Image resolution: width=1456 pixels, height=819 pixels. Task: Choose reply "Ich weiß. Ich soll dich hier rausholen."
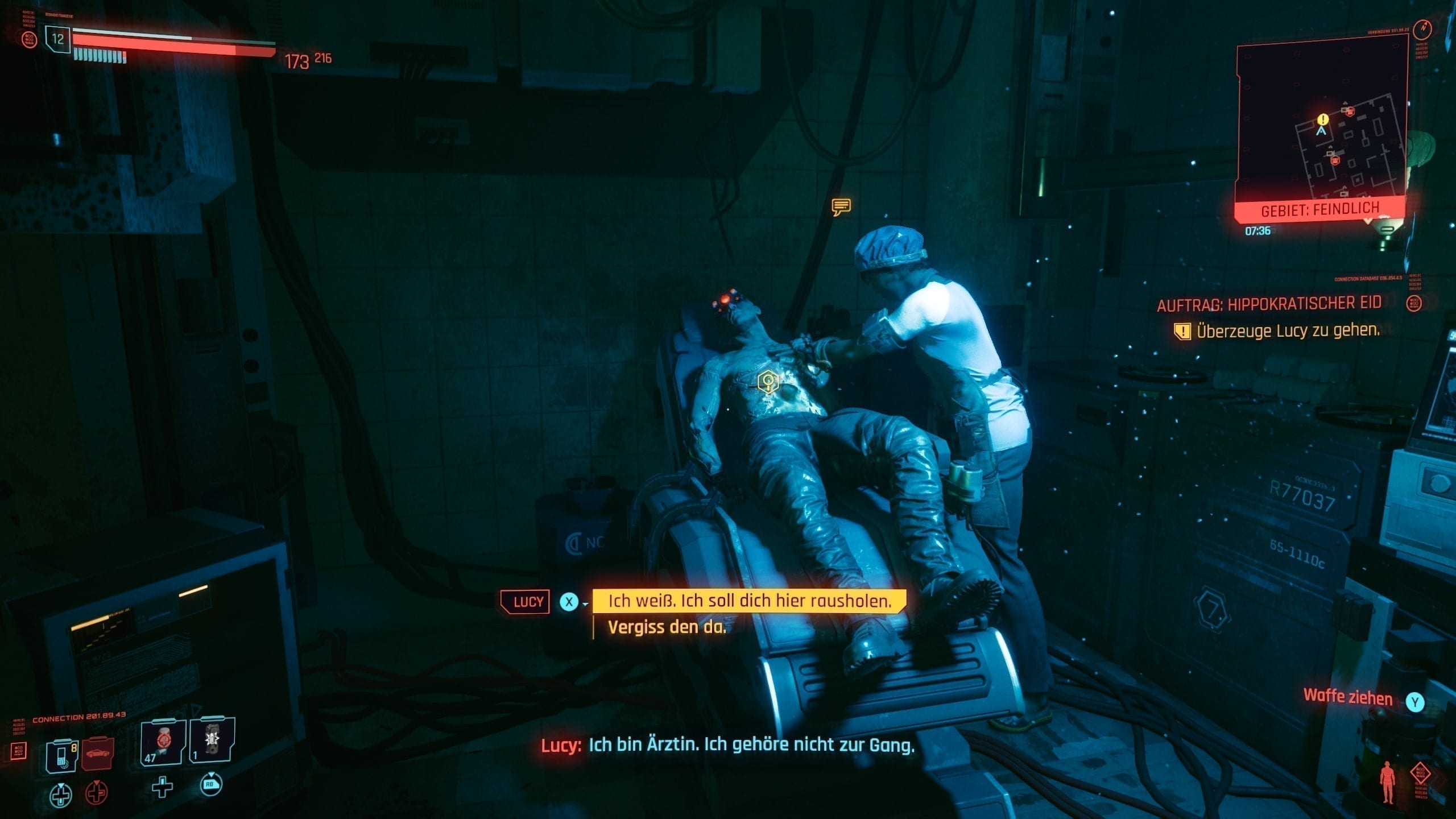[749, 601]
